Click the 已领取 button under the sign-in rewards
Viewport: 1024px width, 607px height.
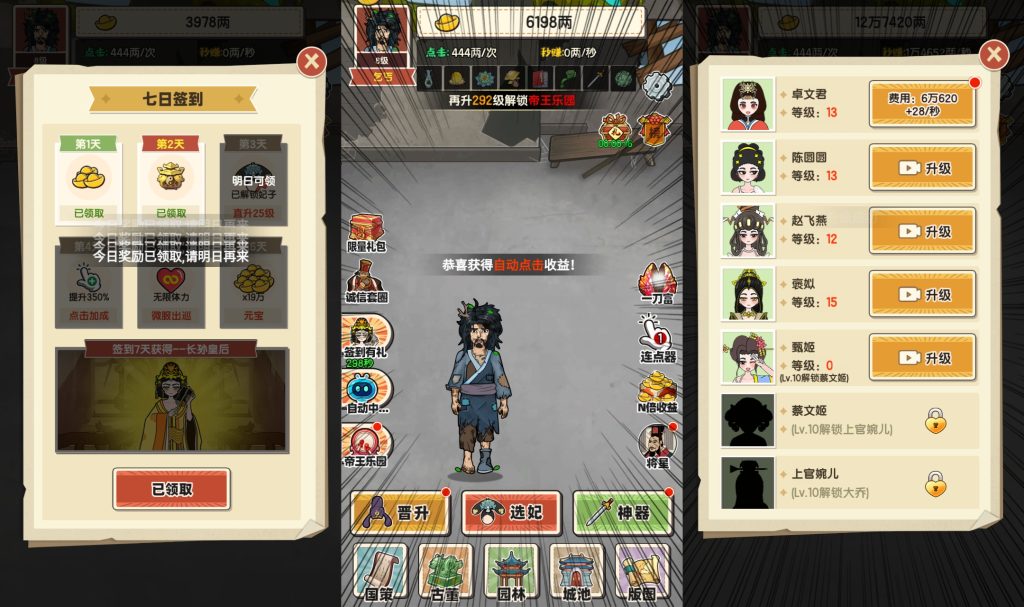click(x=171, y=489)
